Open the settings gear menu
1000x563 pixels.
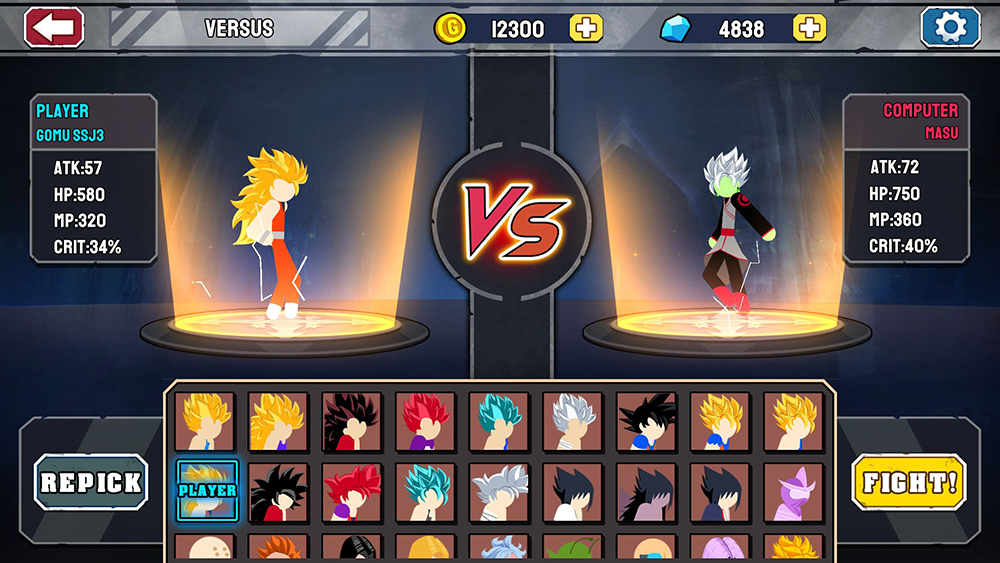pyautogui.click(x=950, y=27)
